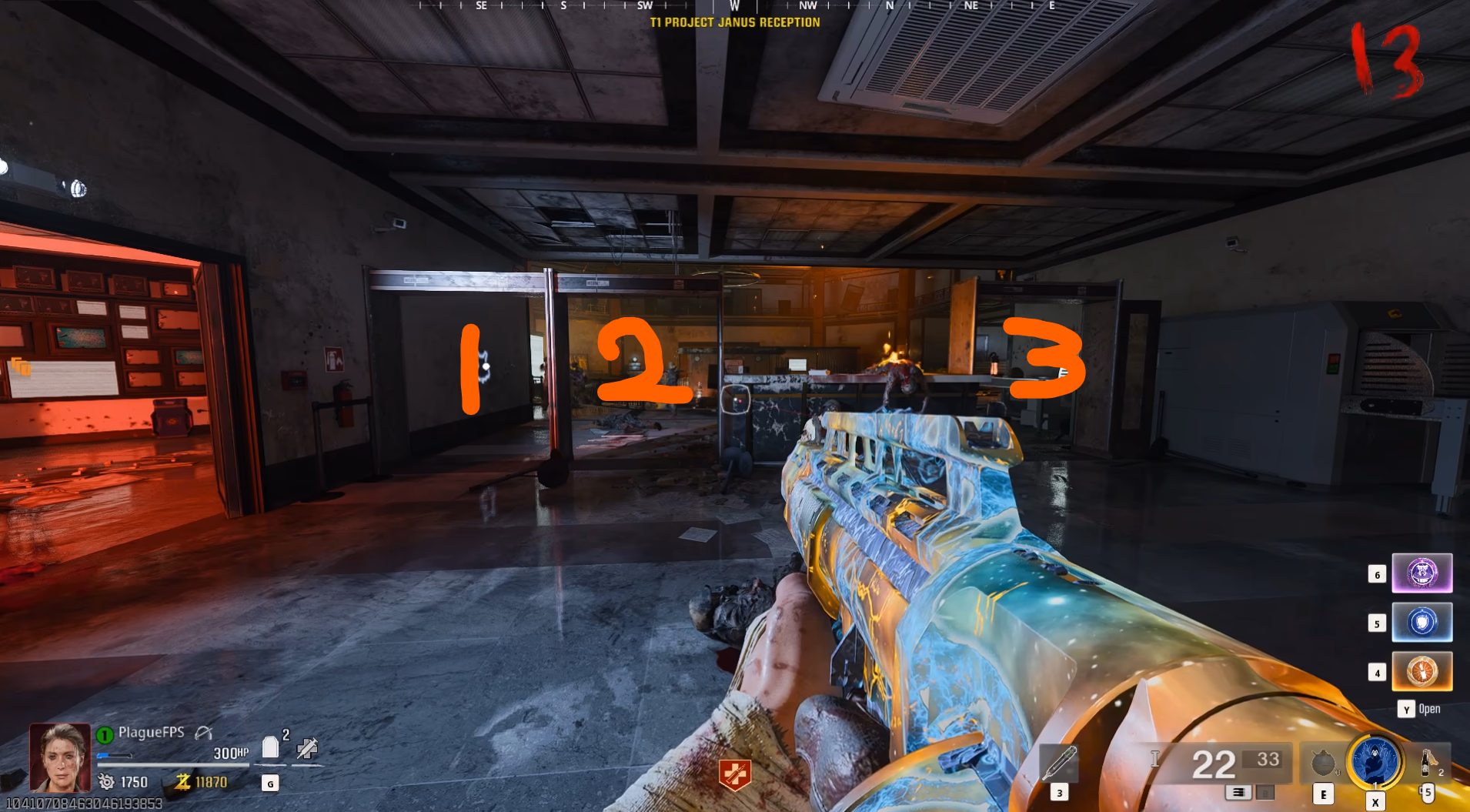1470x812 pixels.
Task: Click the syringe-and-cross self-revive icon
Action: click(x=307, y=747)
